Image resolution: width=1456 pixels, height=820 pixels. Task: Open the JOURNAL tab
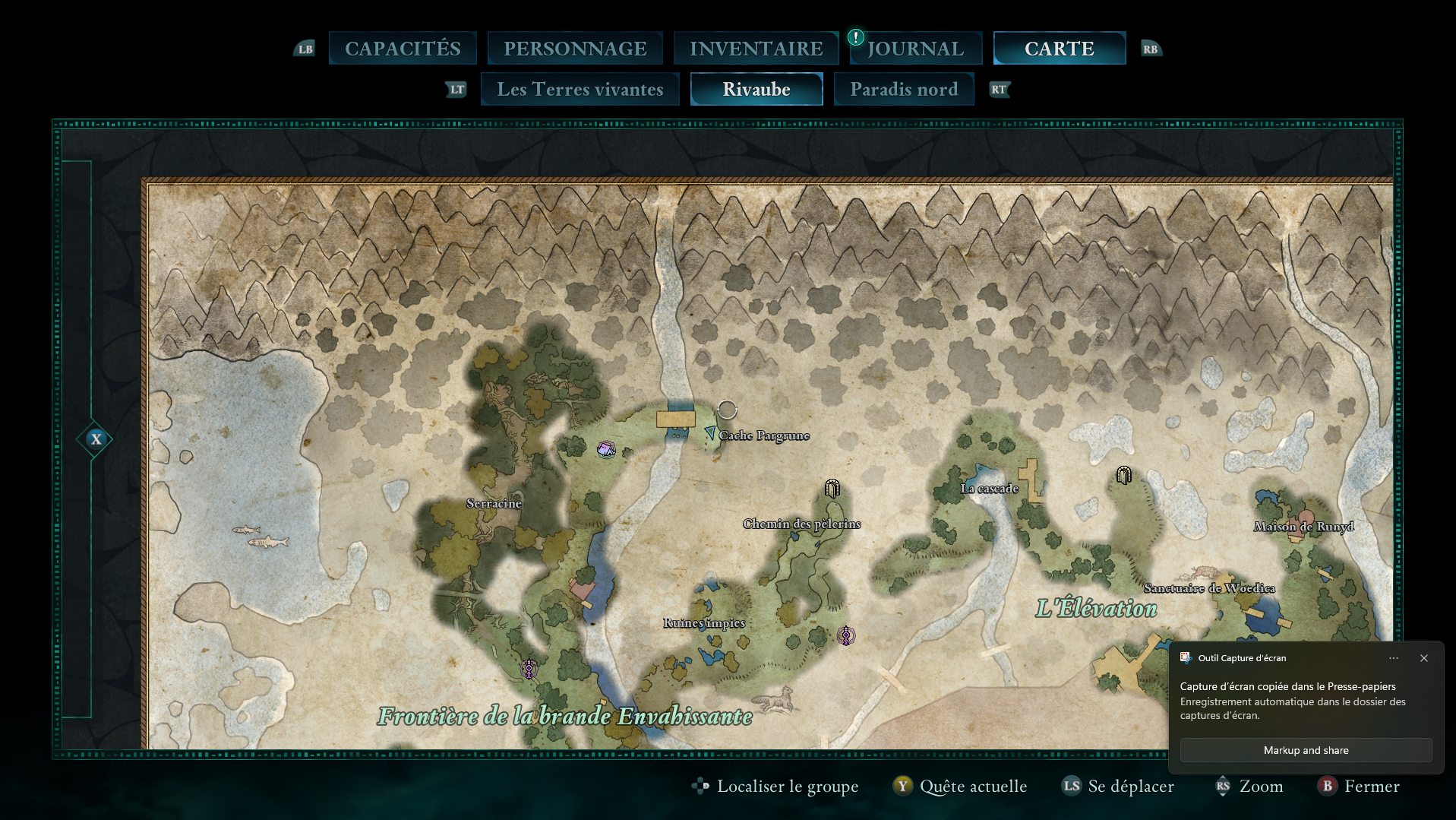(x=915, y=49)
